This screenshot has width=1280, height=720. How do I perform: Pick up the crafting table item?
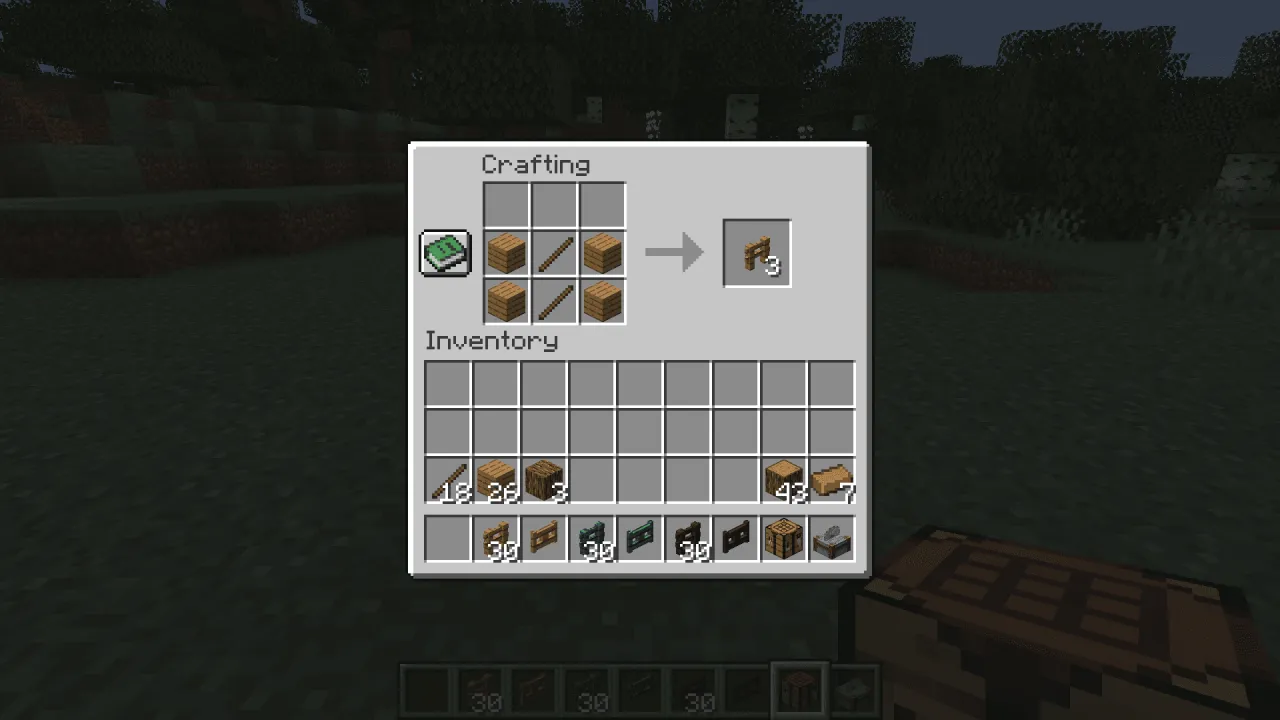[783, 538]
